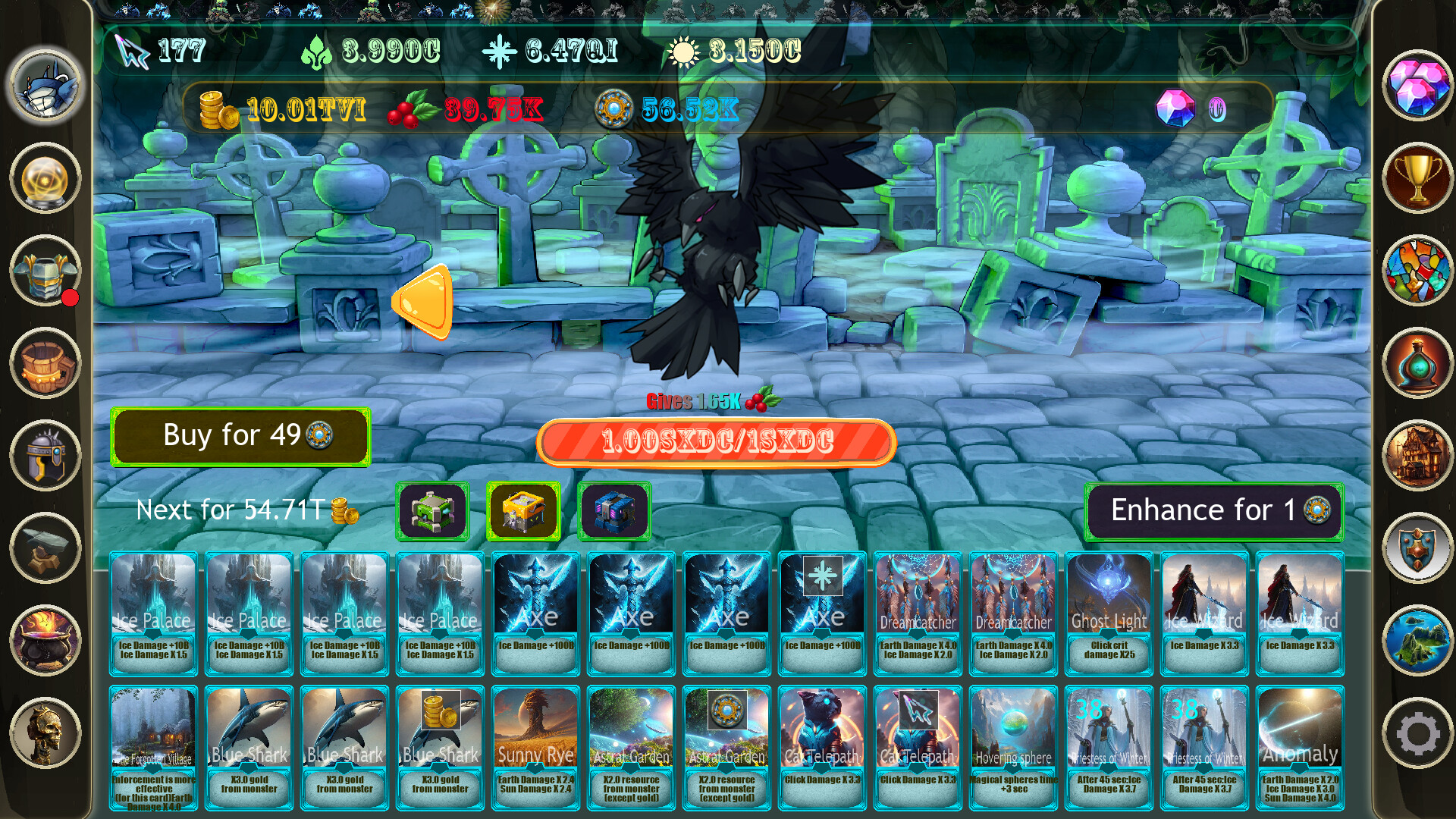Attack the flying raven monster

(713, 250)
